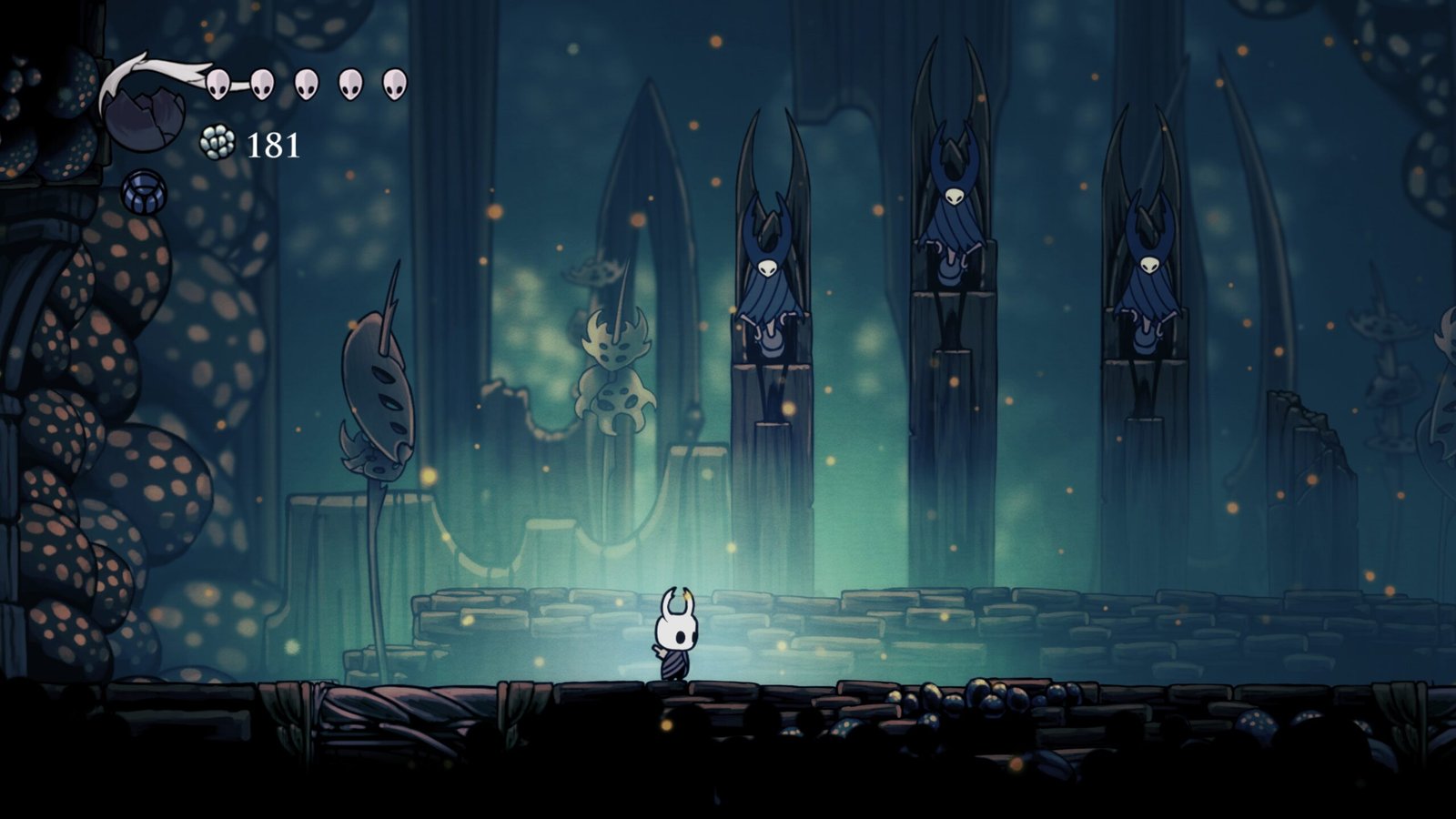Select the small blue extra soul vessel
This screenshot has width=1456, height=819.
144,191
